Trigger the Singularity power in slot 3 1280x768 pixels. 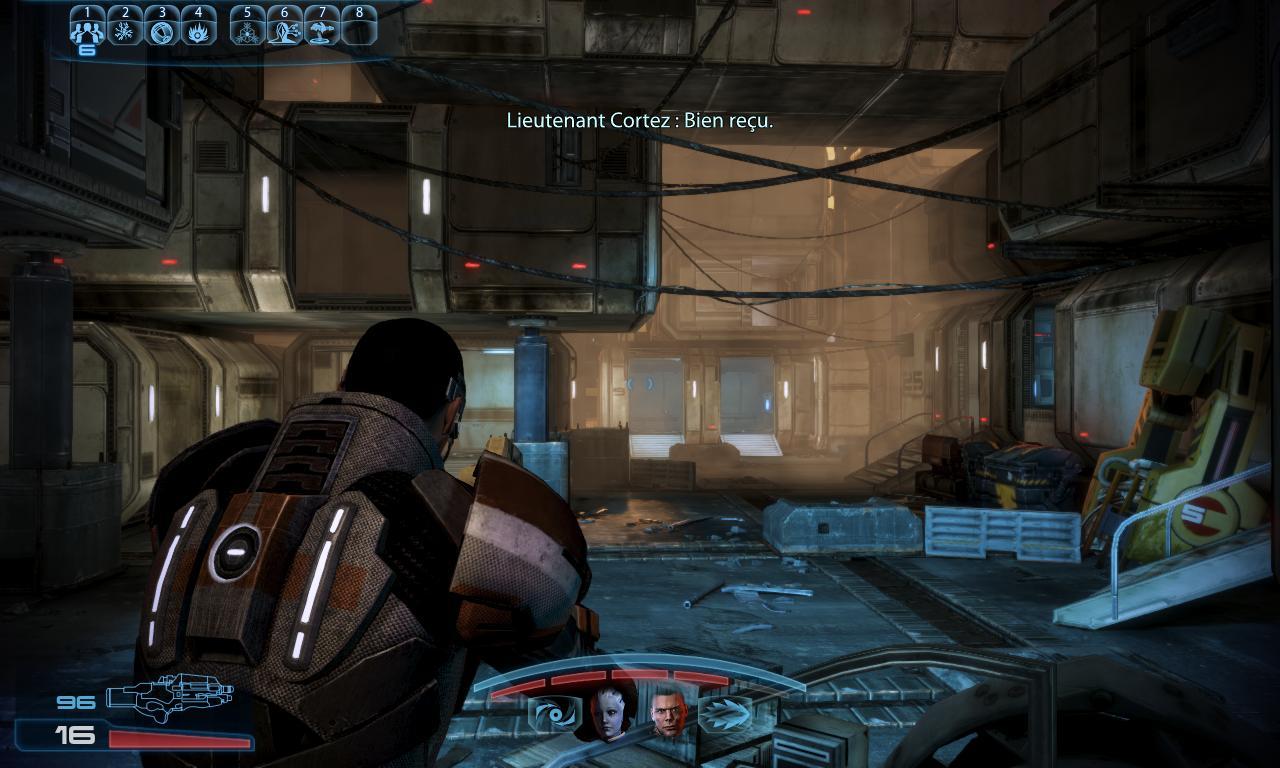coord(163,31)
